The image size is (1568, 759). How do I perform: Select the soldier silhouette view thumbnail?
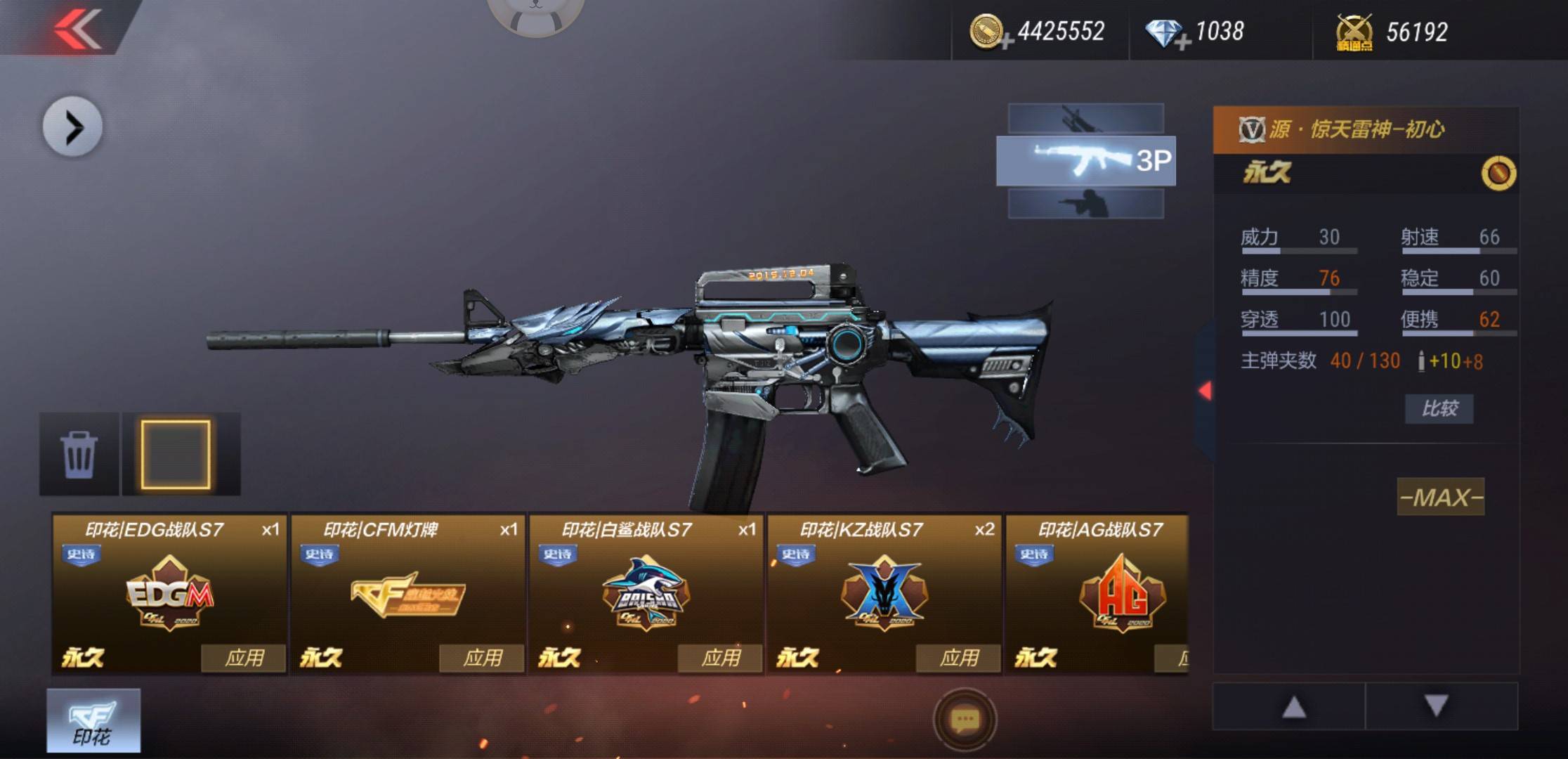click(1085, 204)
